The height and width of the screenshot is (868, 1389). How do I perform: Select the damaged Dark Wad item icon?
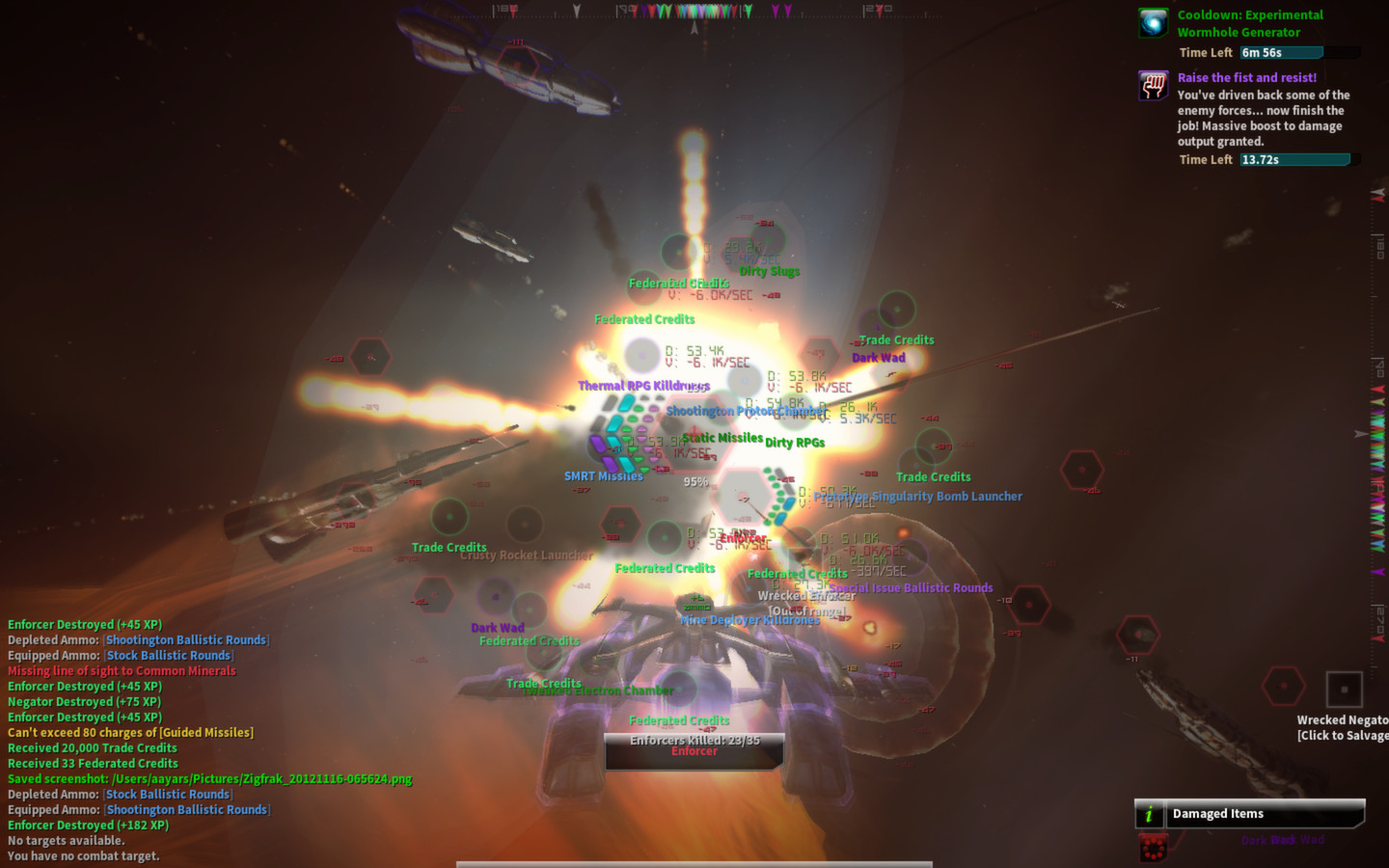click(1154, 847)
